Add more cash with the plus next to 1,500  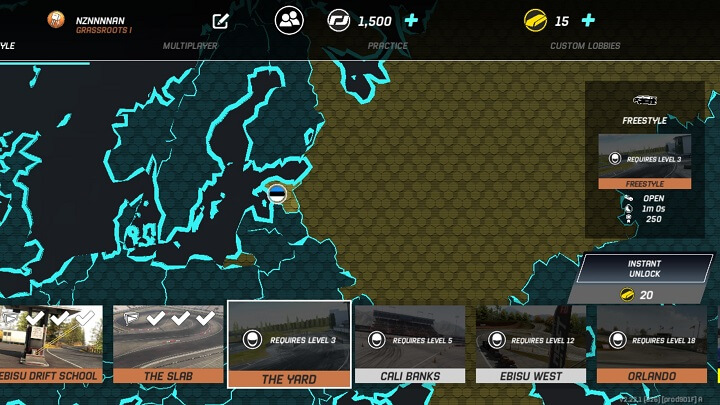(411, 21)
